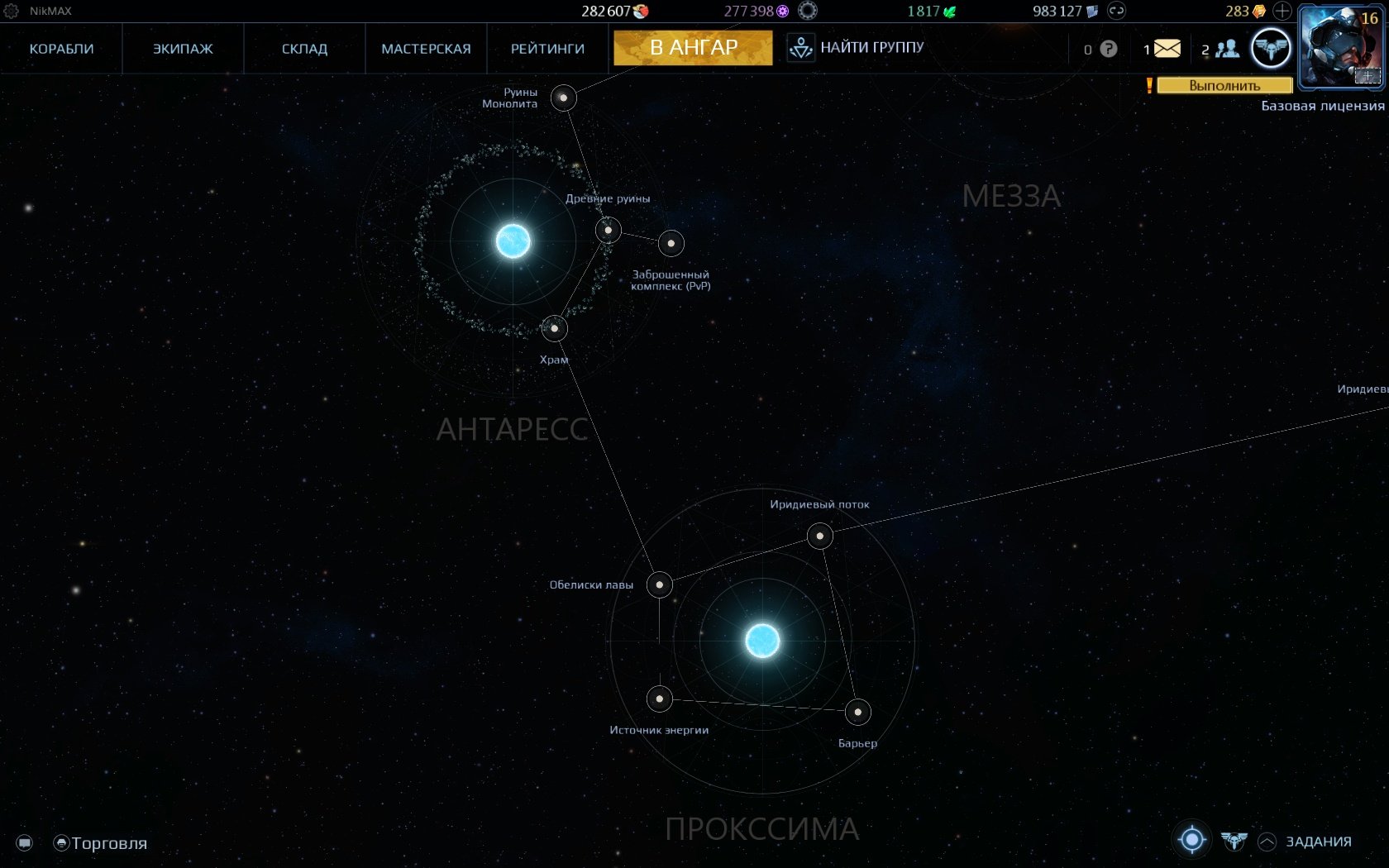Click the В ангар button
The width and height of the screenshot is (1389, 868).
[693, 48]
